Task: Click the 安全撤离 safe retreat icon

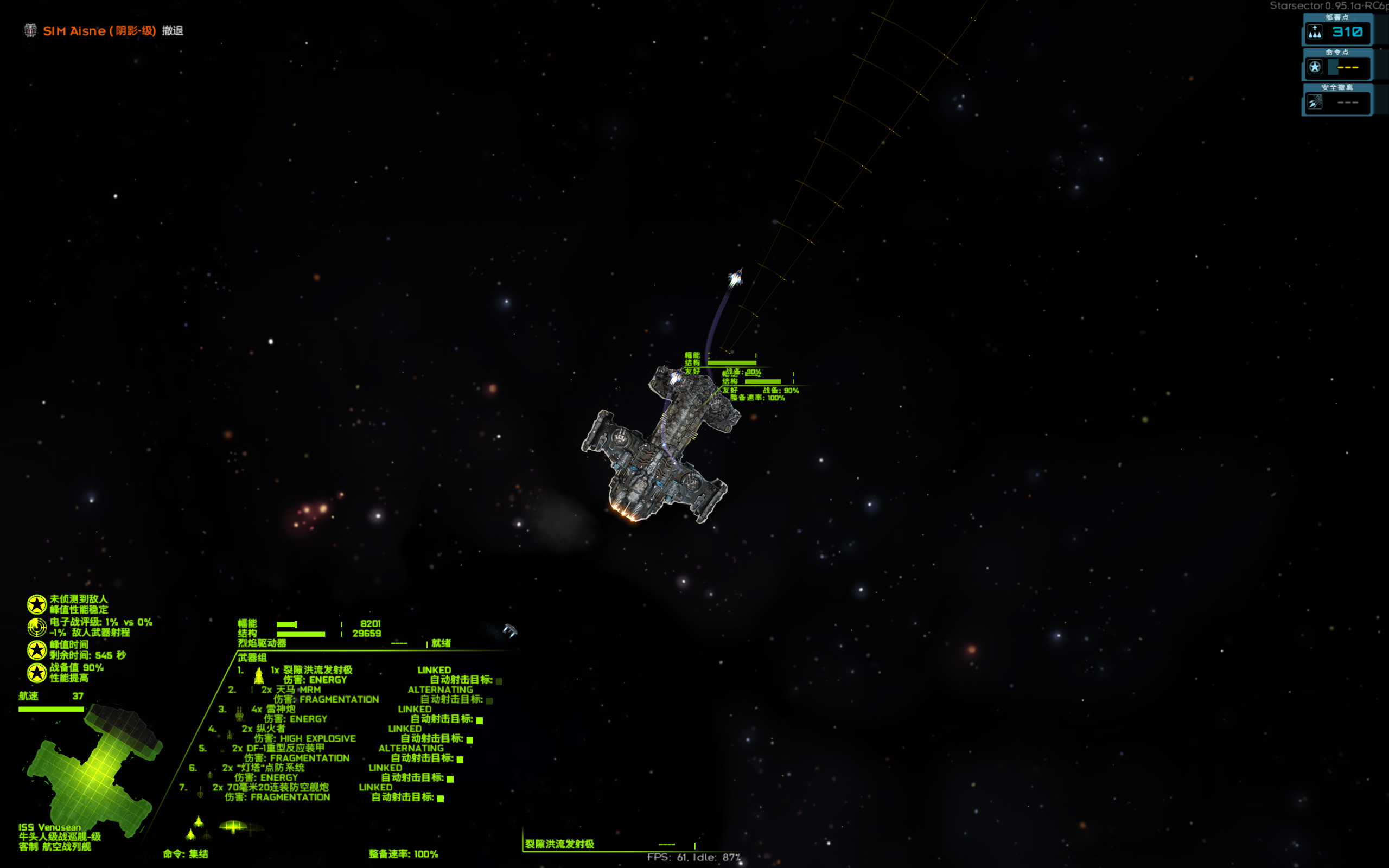Action: tap(1315, 103)
